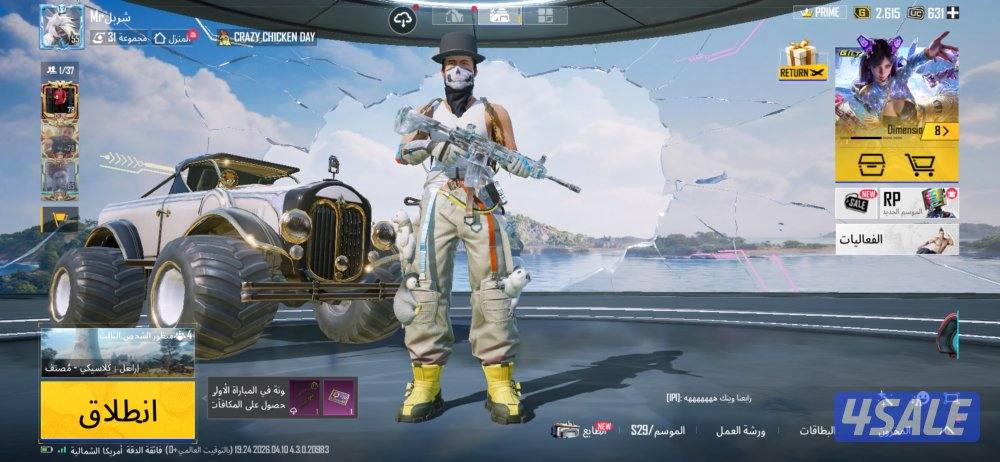This screenshot has width=1000, height=462.
Task: Open the الموسم S29 season menu
Action: point(658,431)
